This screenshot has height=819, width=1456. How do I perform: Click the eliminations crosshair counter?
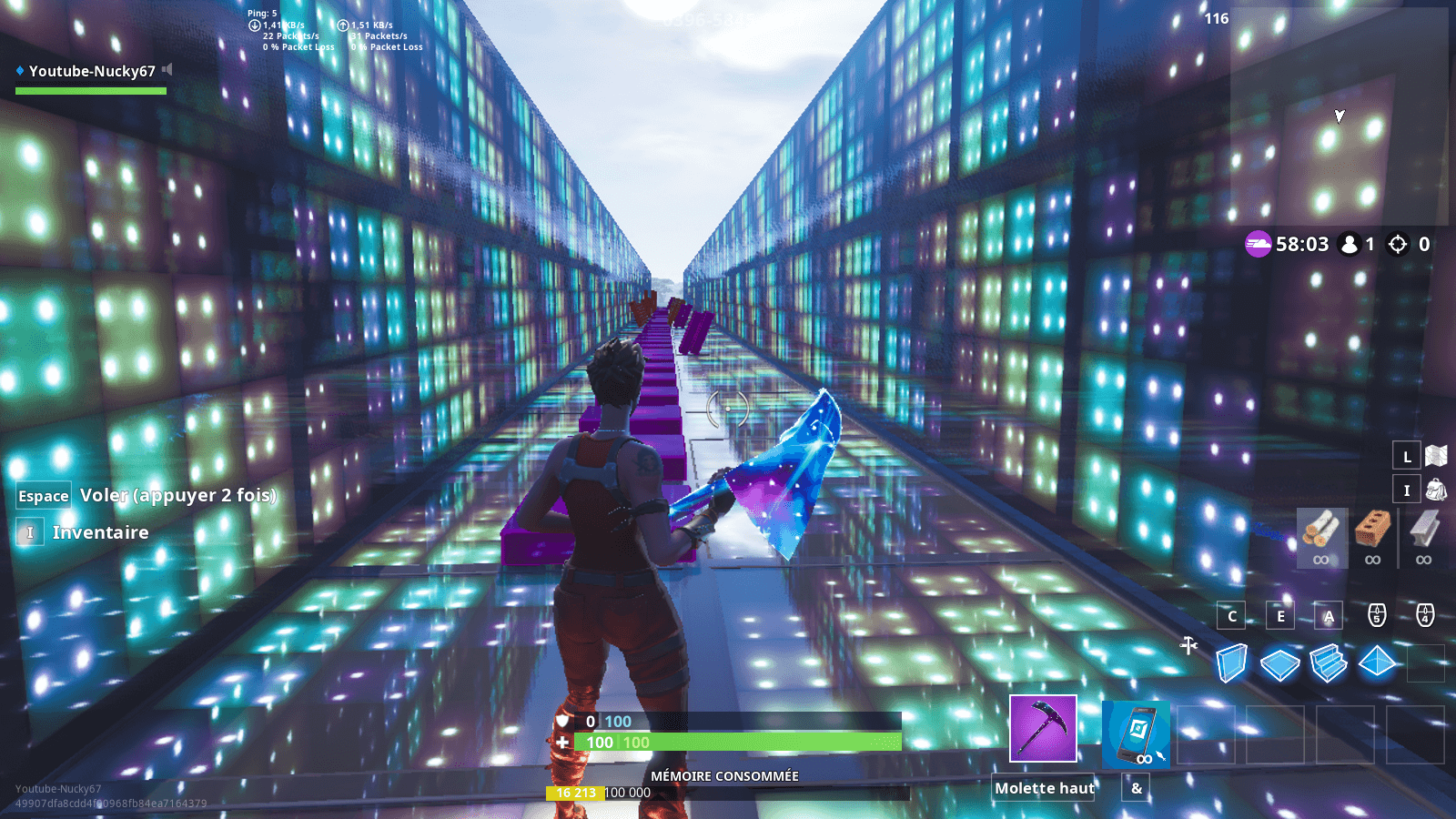click(x=1404, y=244)
